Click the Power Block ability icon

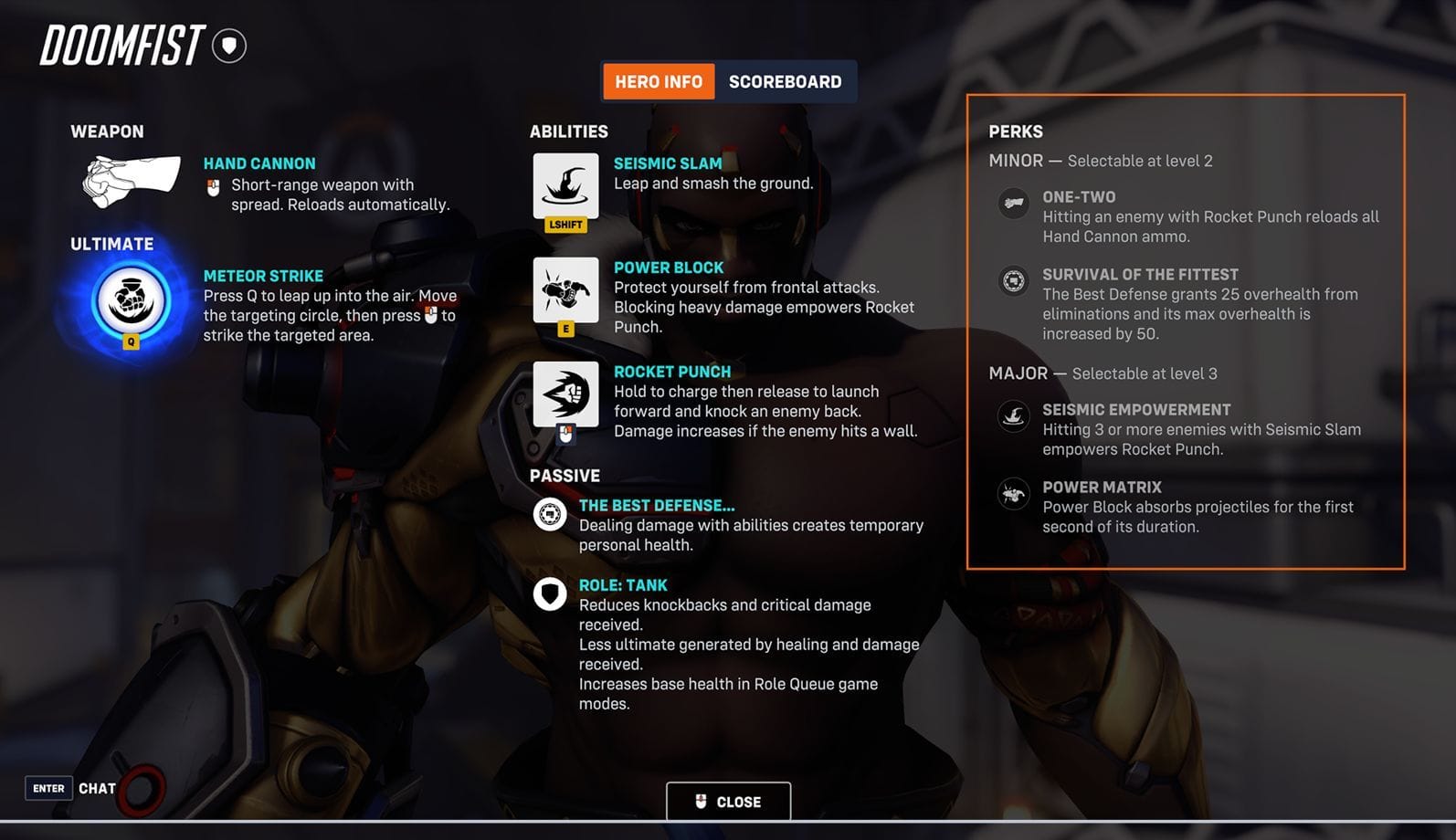tap(564, 290)
